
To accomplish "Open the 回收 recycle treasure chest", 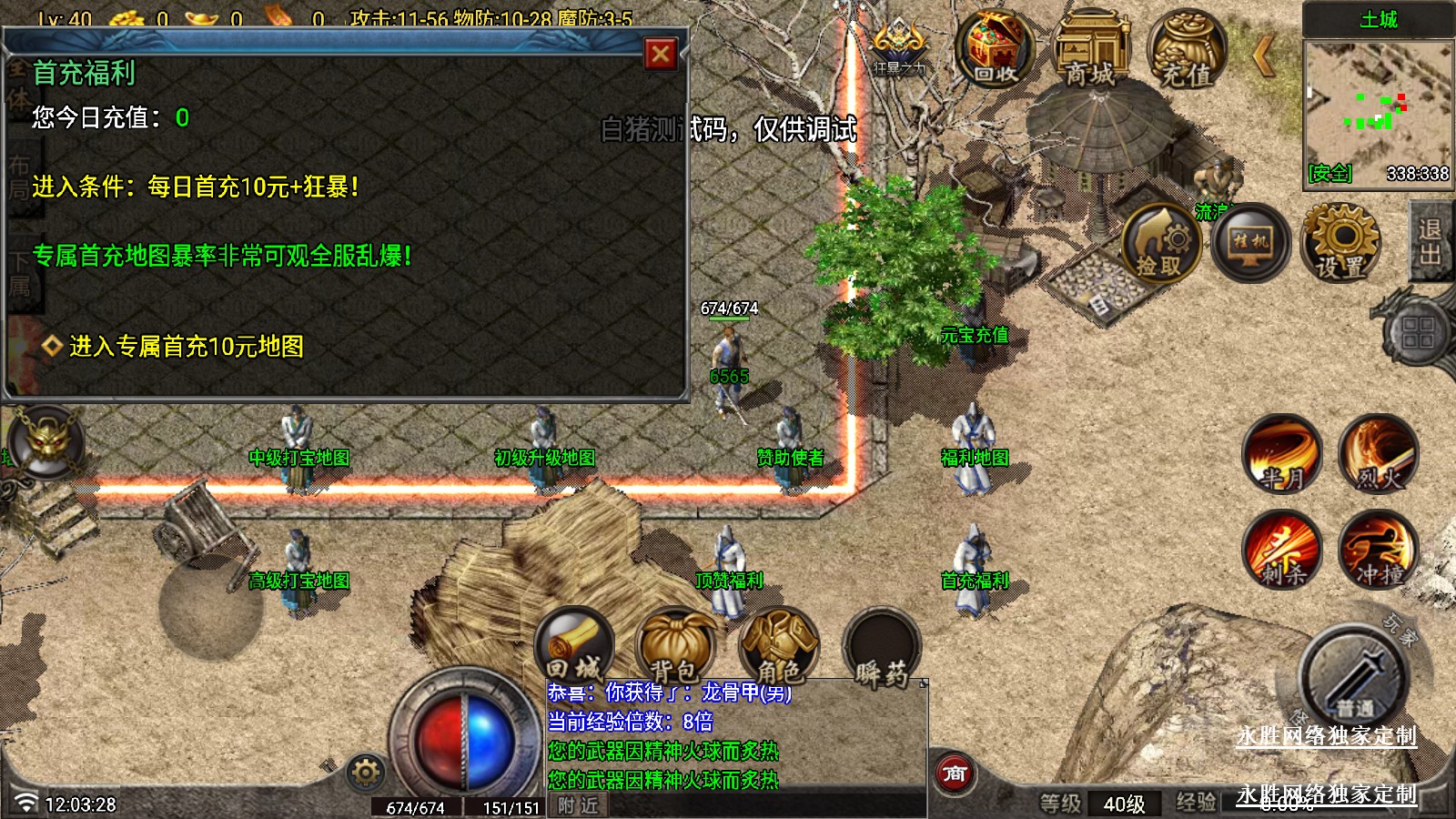I will click(996, 50).
